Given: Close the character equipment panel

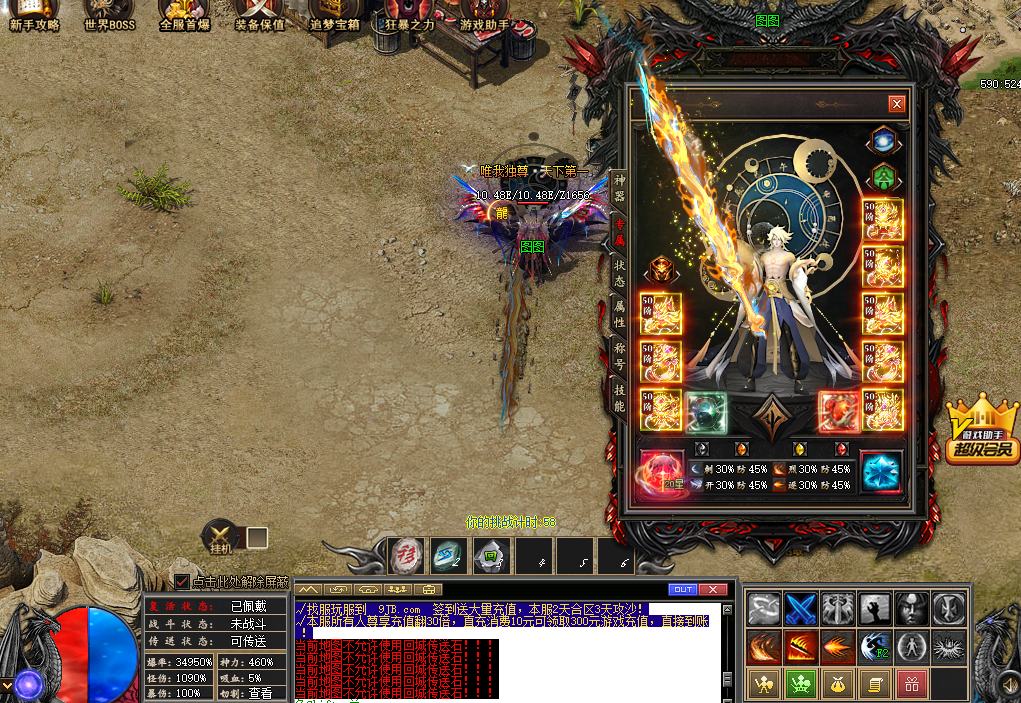Looking at the screenshot, I should click(896, 103).
